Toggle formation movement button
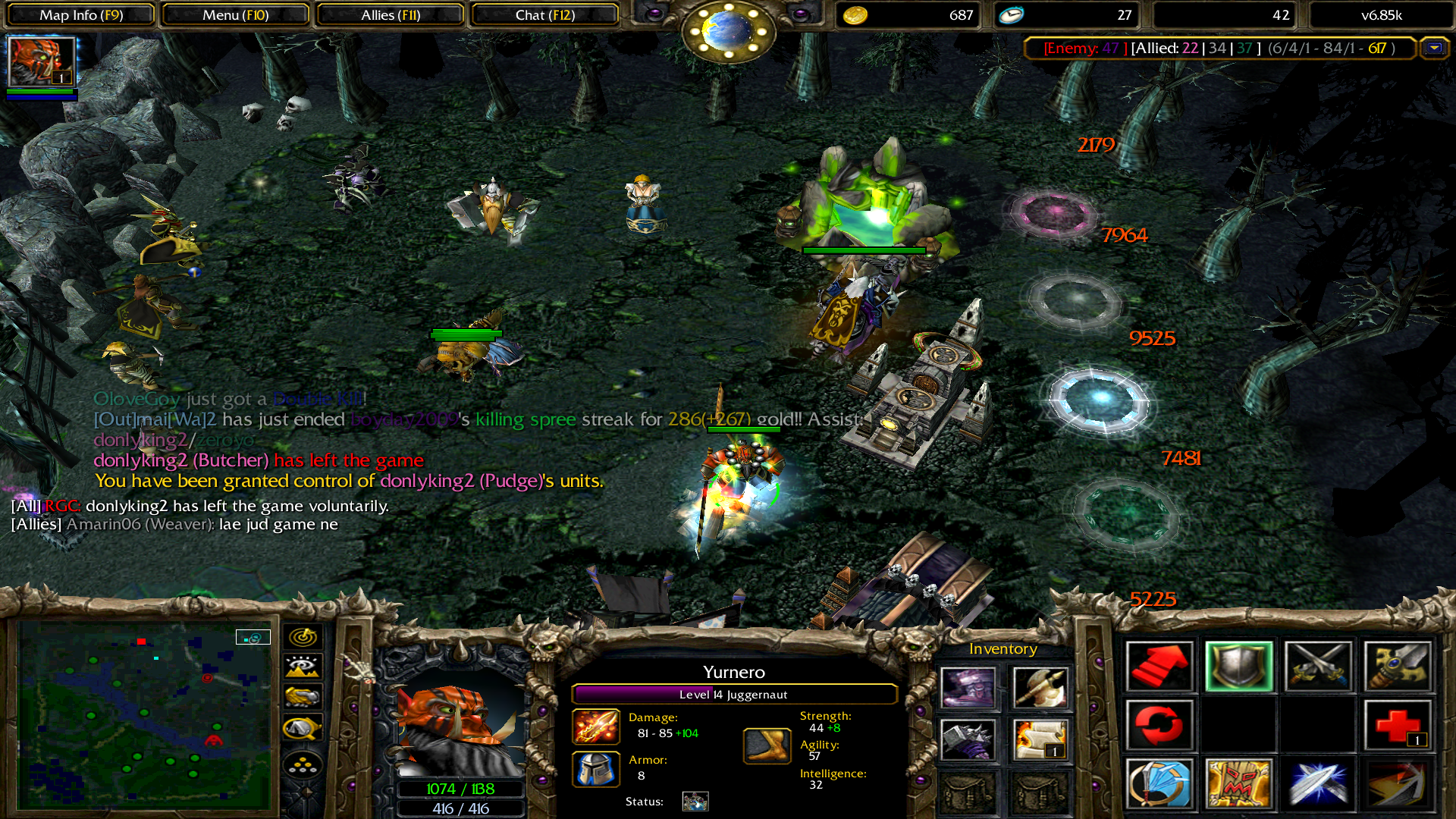This screenshot has width=1456, height=819. tap(303, 765)
